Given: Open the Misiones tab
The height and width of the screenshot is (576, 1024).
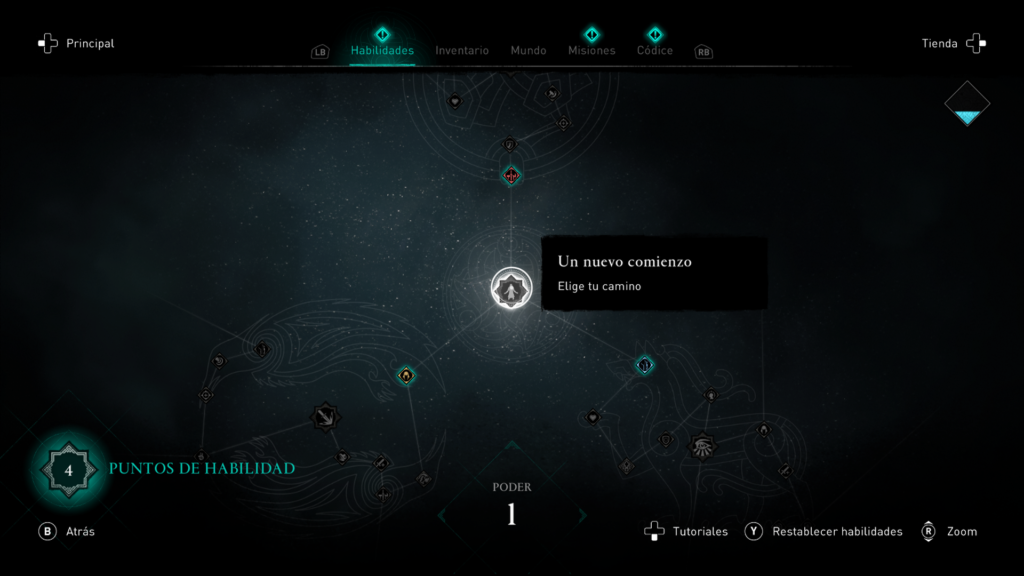Looking at the screenshot, I should tap(592, 50).
